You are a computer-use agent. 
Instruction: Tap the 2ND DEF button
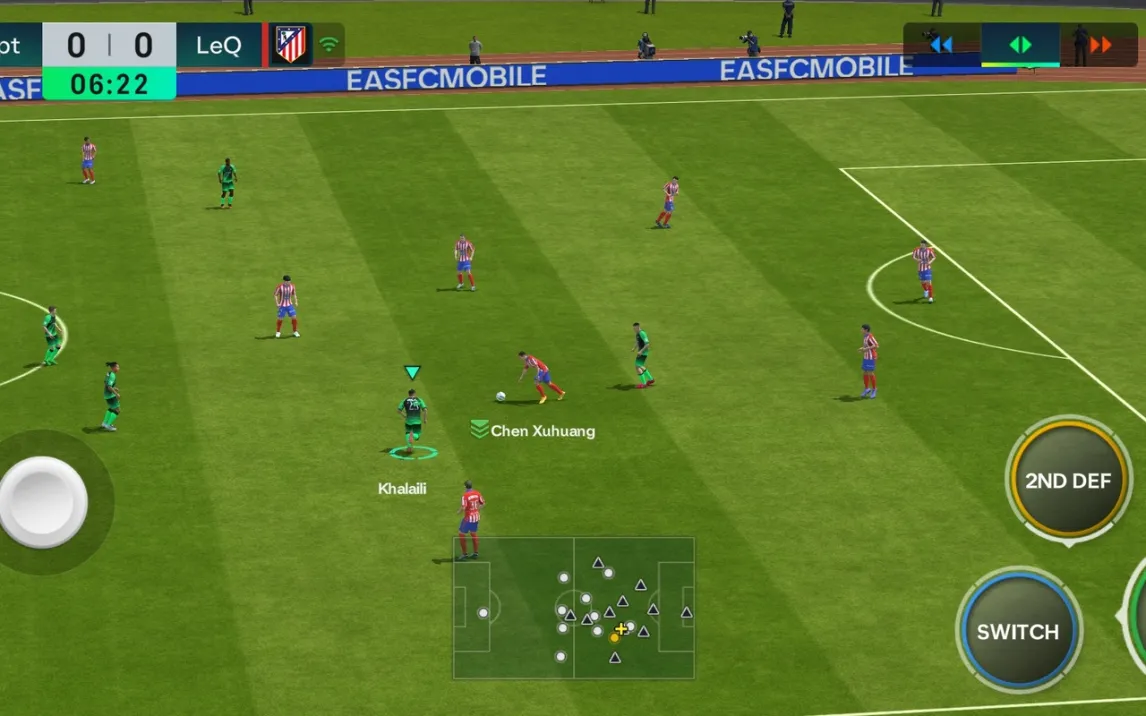tap(1068, 481)
